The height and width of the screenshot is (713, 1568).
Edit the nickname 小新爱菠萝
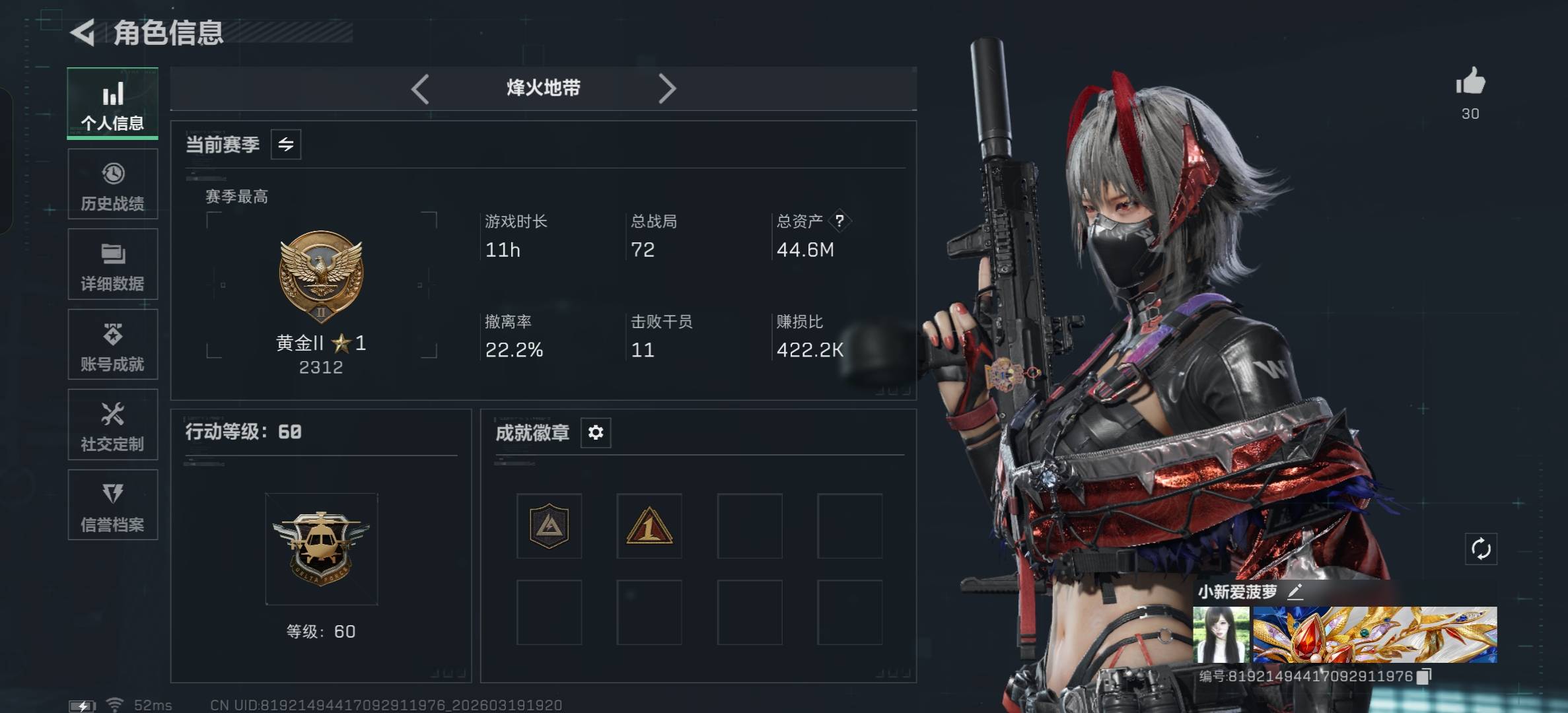(x=1295, y=592)
